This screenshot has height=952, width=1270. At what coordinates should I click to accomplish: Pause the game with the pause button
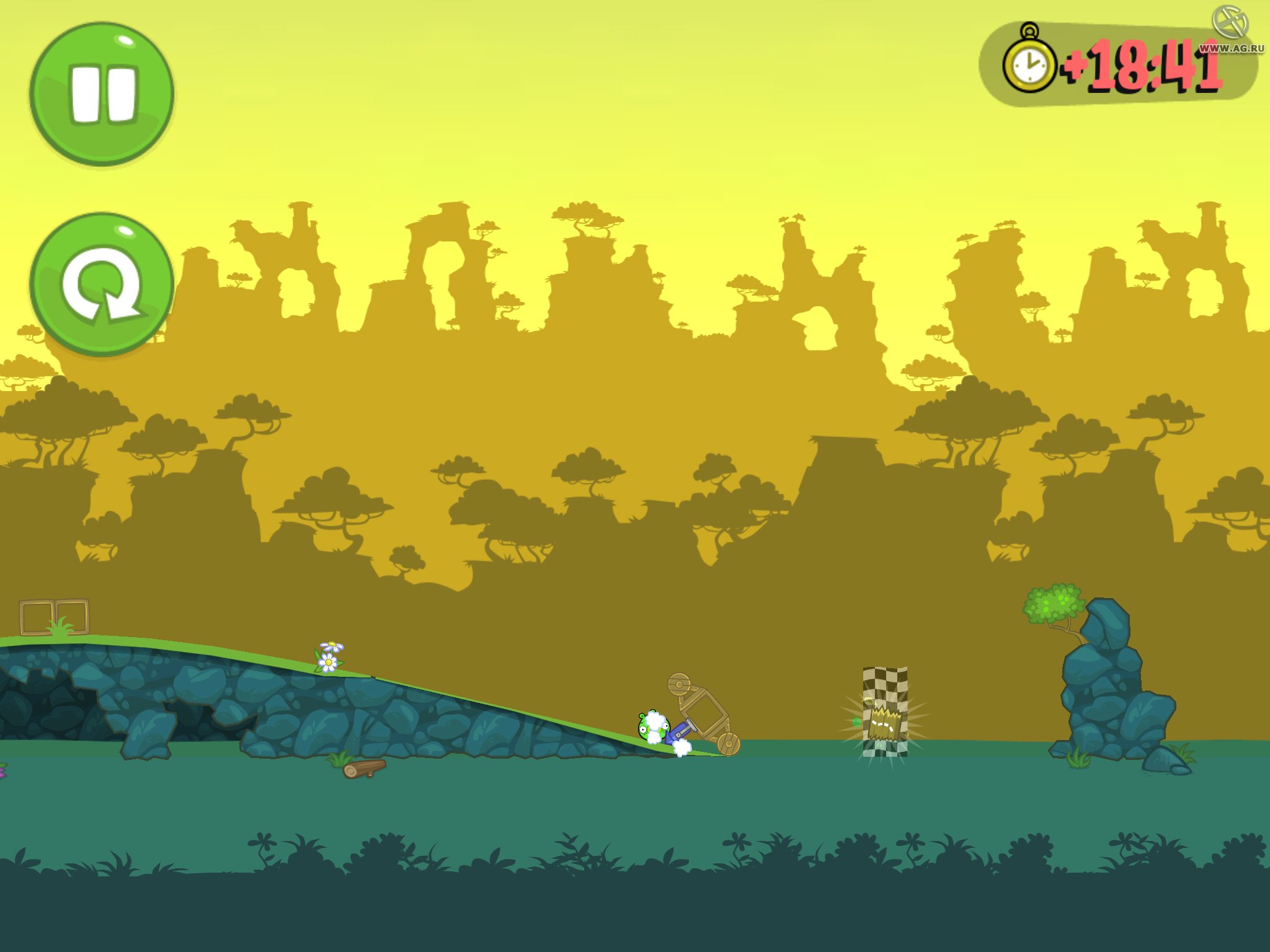(x=103, y=92)
